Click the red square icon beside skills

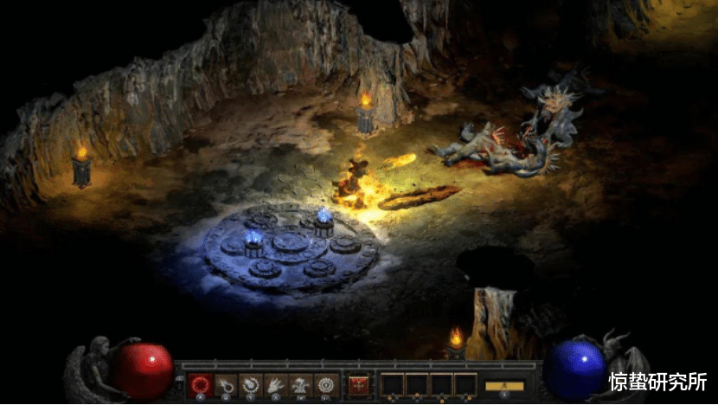click(359, 383)
